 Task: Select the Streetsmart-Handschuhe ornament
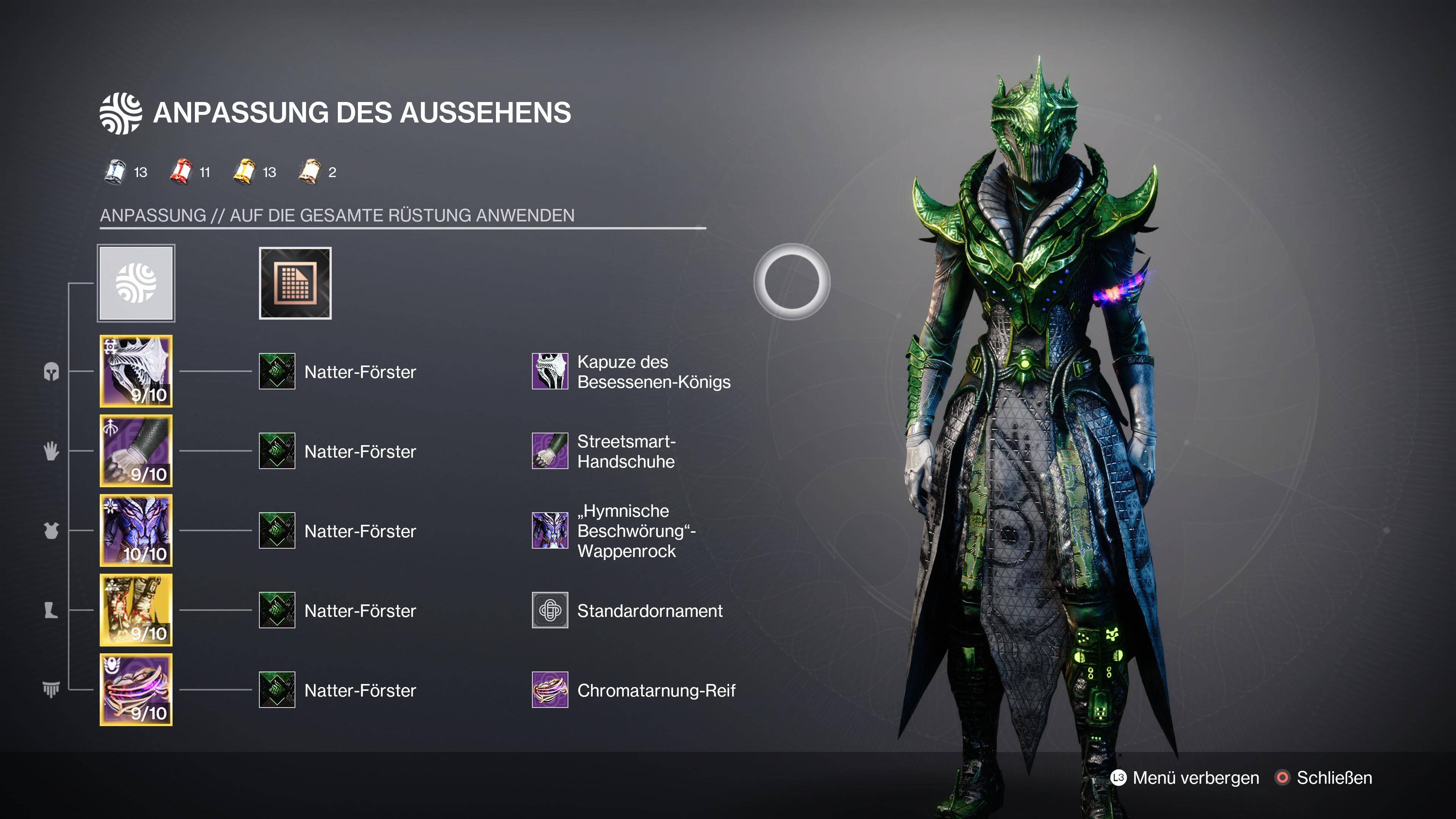[x=550, y=451]
